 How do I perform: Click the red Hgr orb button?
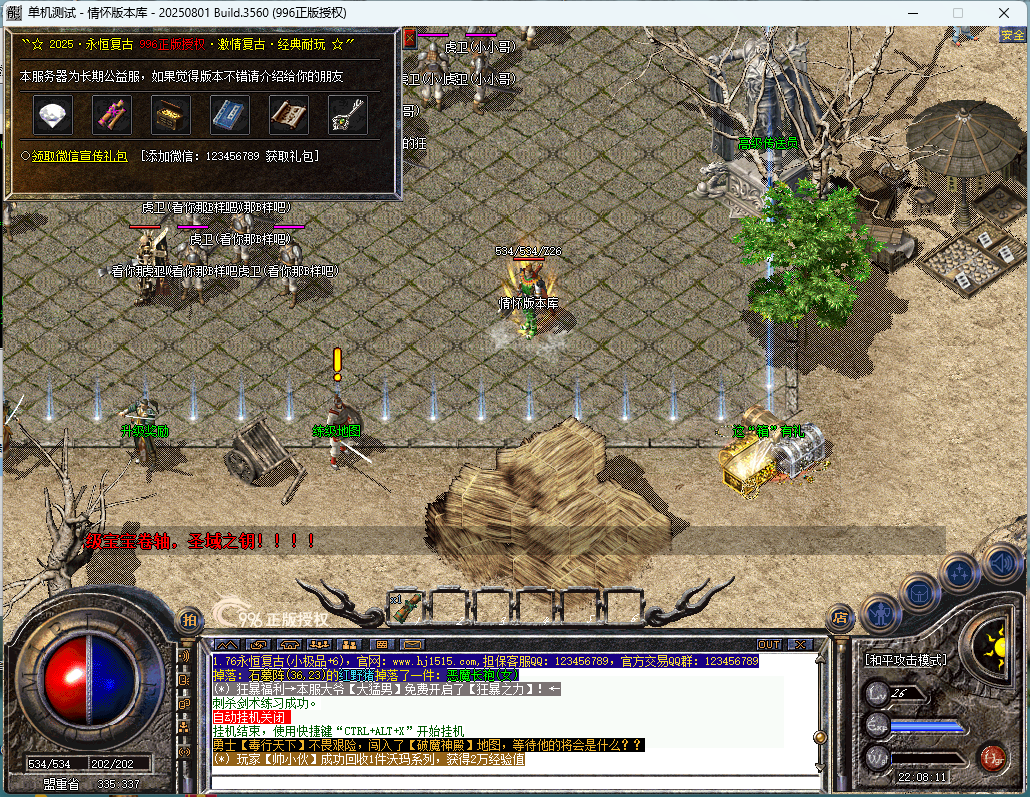[992, 757]
